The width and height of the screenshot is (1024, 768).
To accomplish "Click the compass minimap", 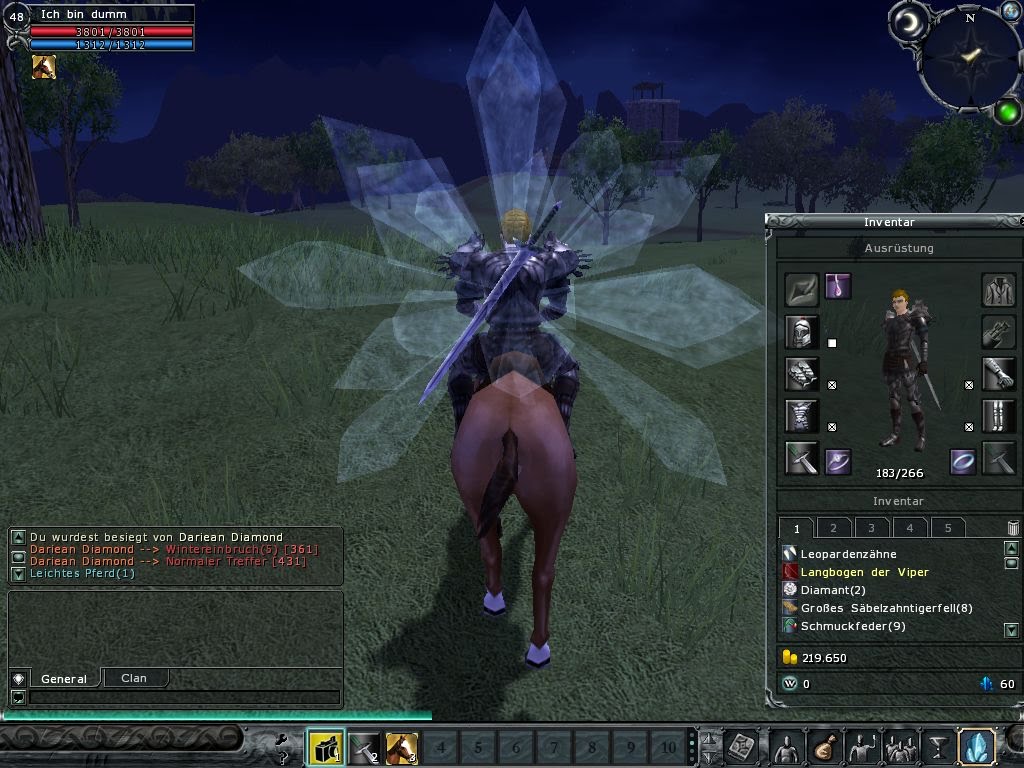I will pos(967,57).
